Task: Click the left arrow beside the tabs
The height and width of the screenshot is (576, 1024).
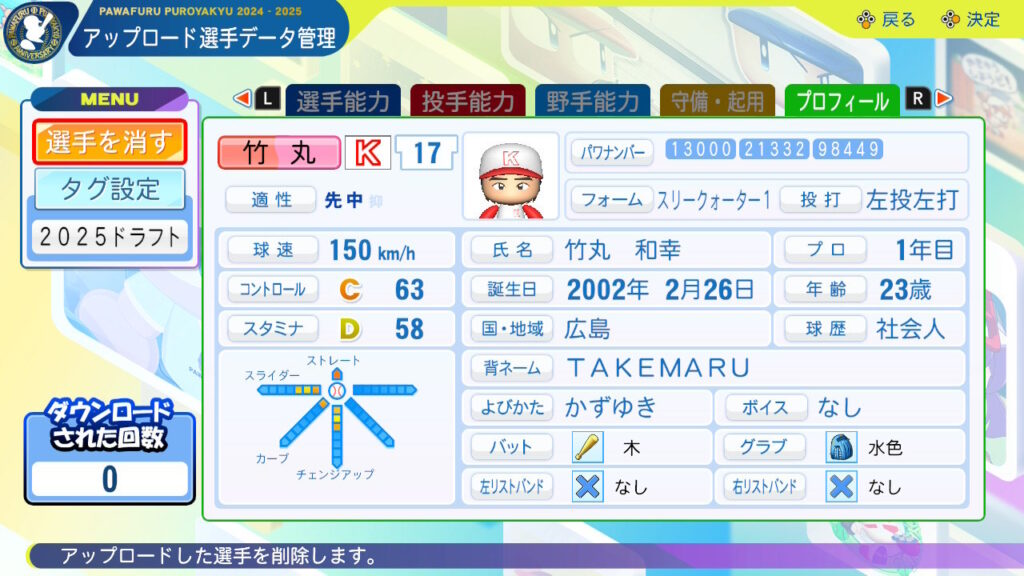Action: [x=242, y=99]
